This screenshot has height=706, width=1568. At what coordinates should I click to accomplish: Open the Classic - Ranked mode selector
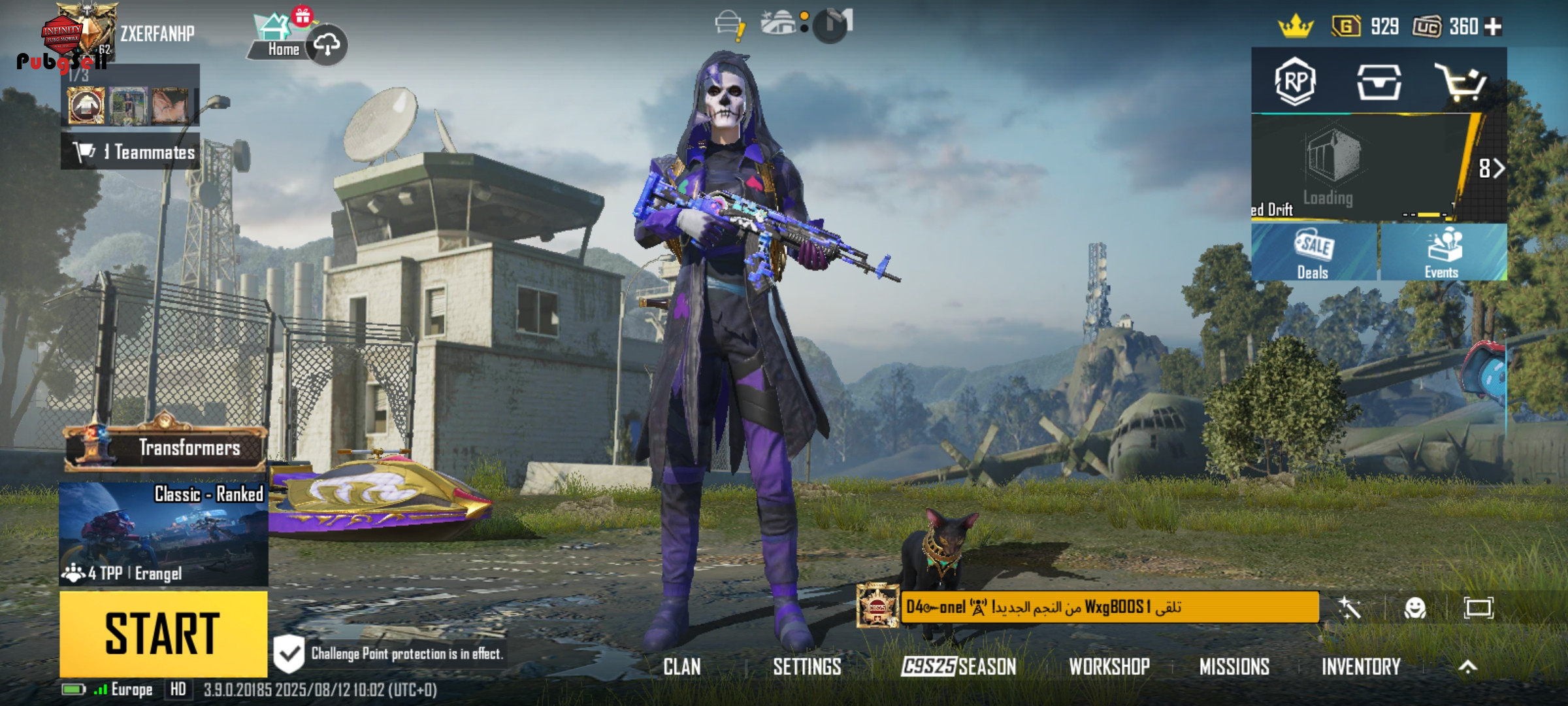click(x=163, y=533)
